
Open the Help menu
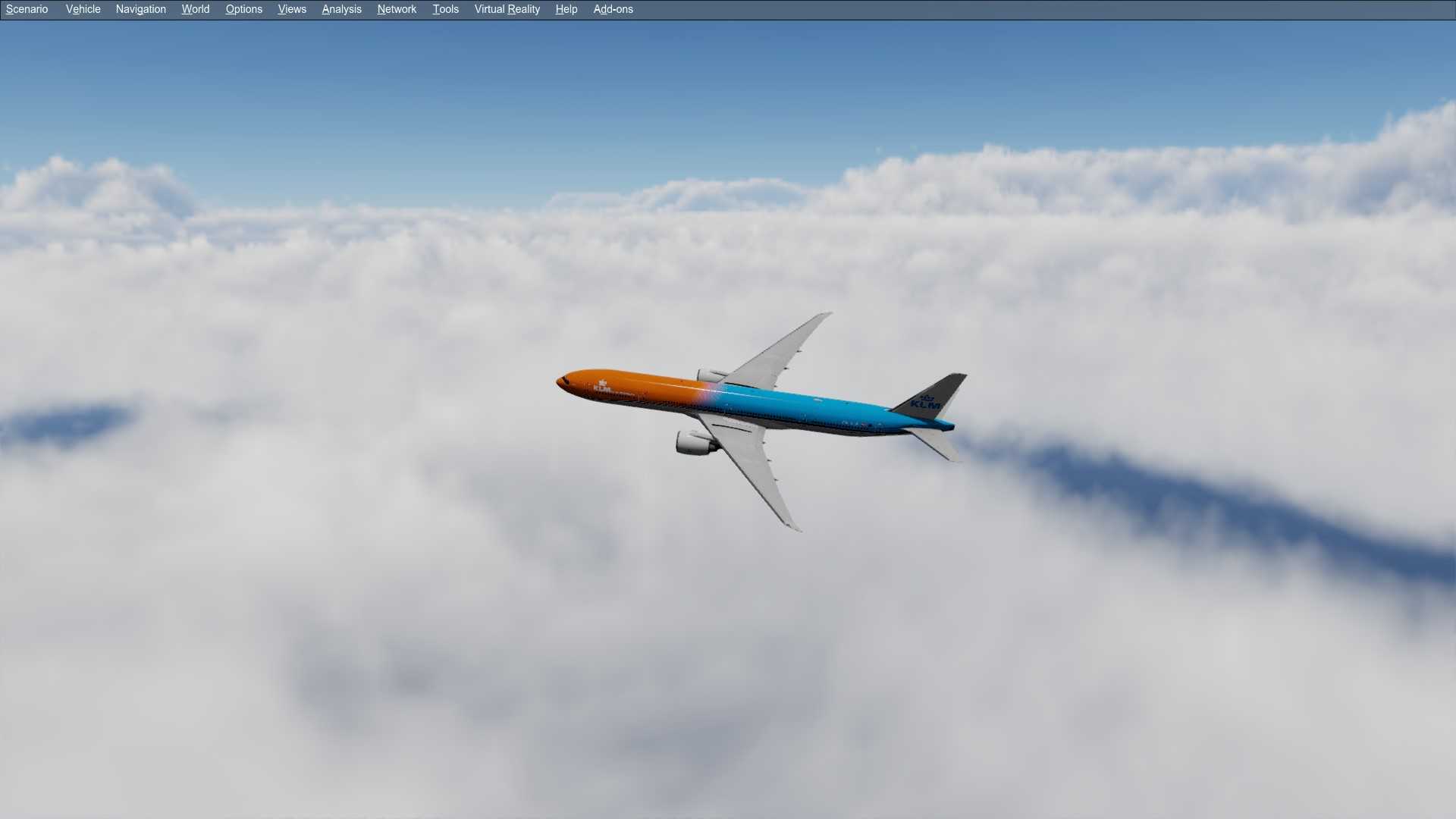[x=566, y=9]
